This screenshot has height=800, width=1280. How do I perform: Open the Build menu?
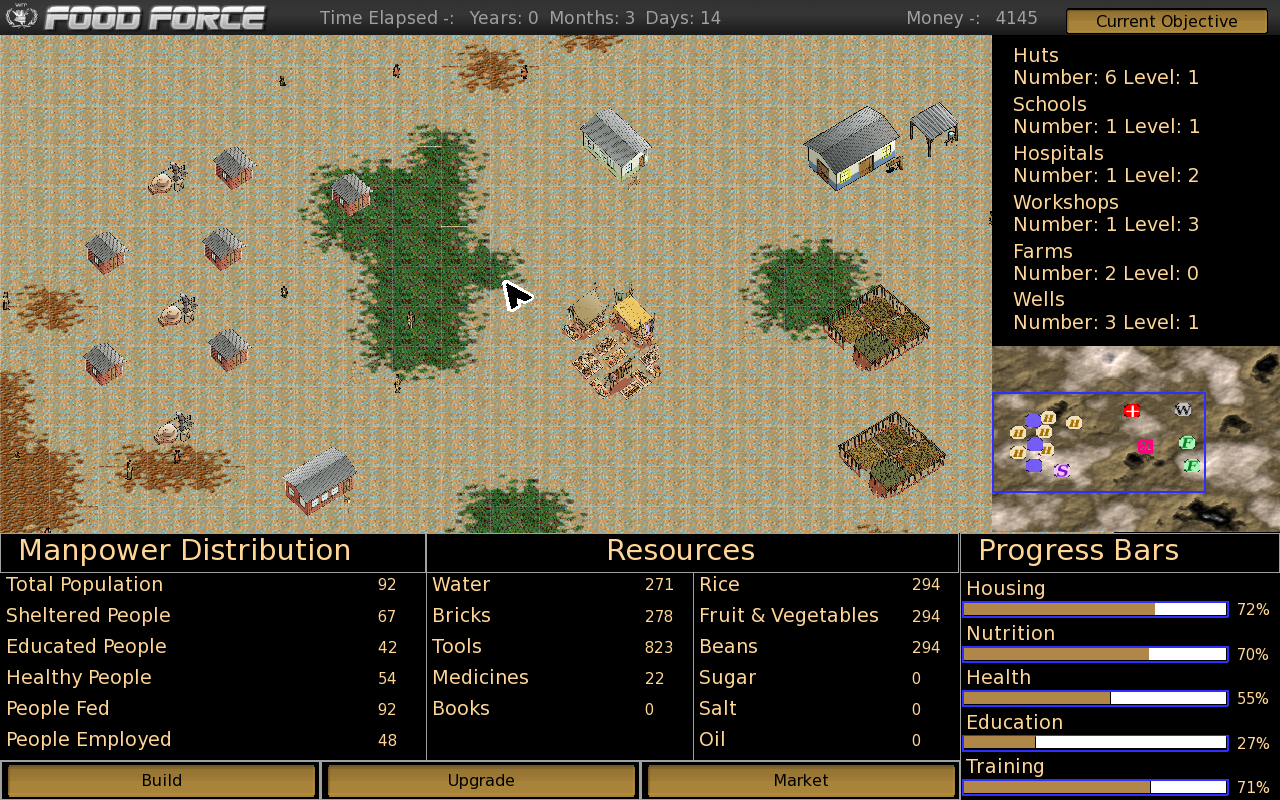coord(161,781)
